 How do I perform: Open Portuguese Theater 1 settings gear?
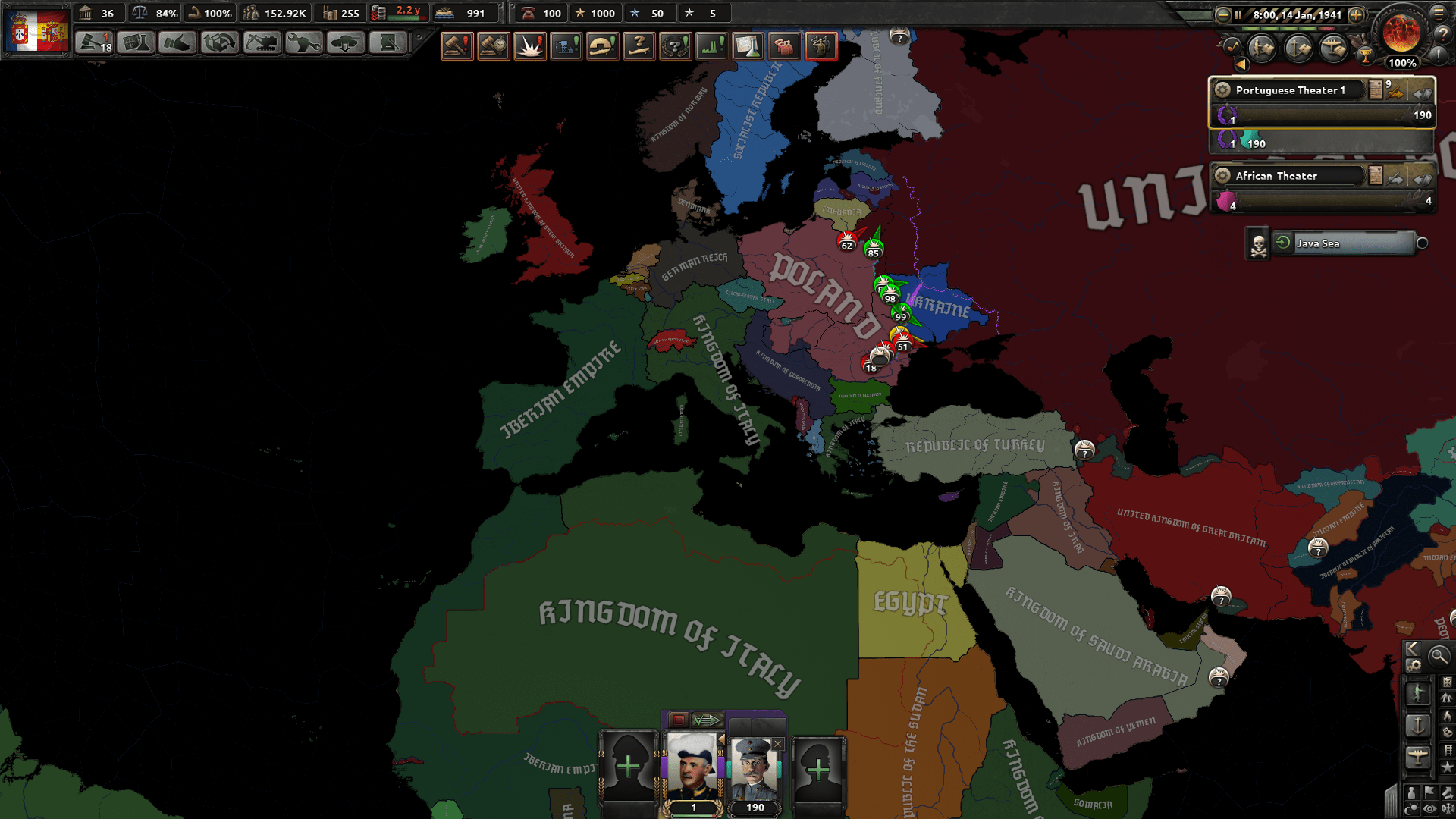click(1223, 89)
